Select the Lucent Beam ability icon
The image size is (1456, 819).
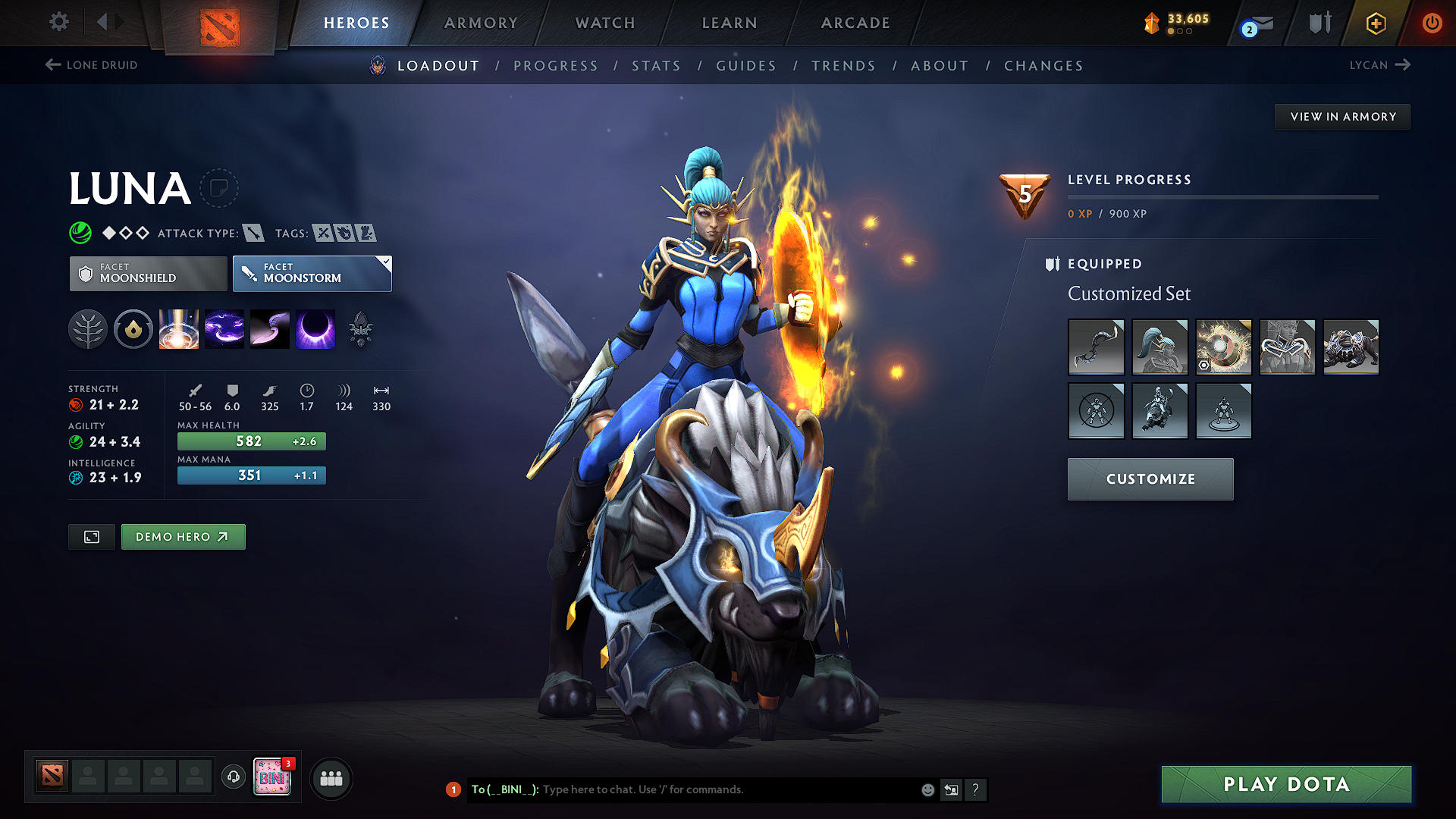coord(178,329)
